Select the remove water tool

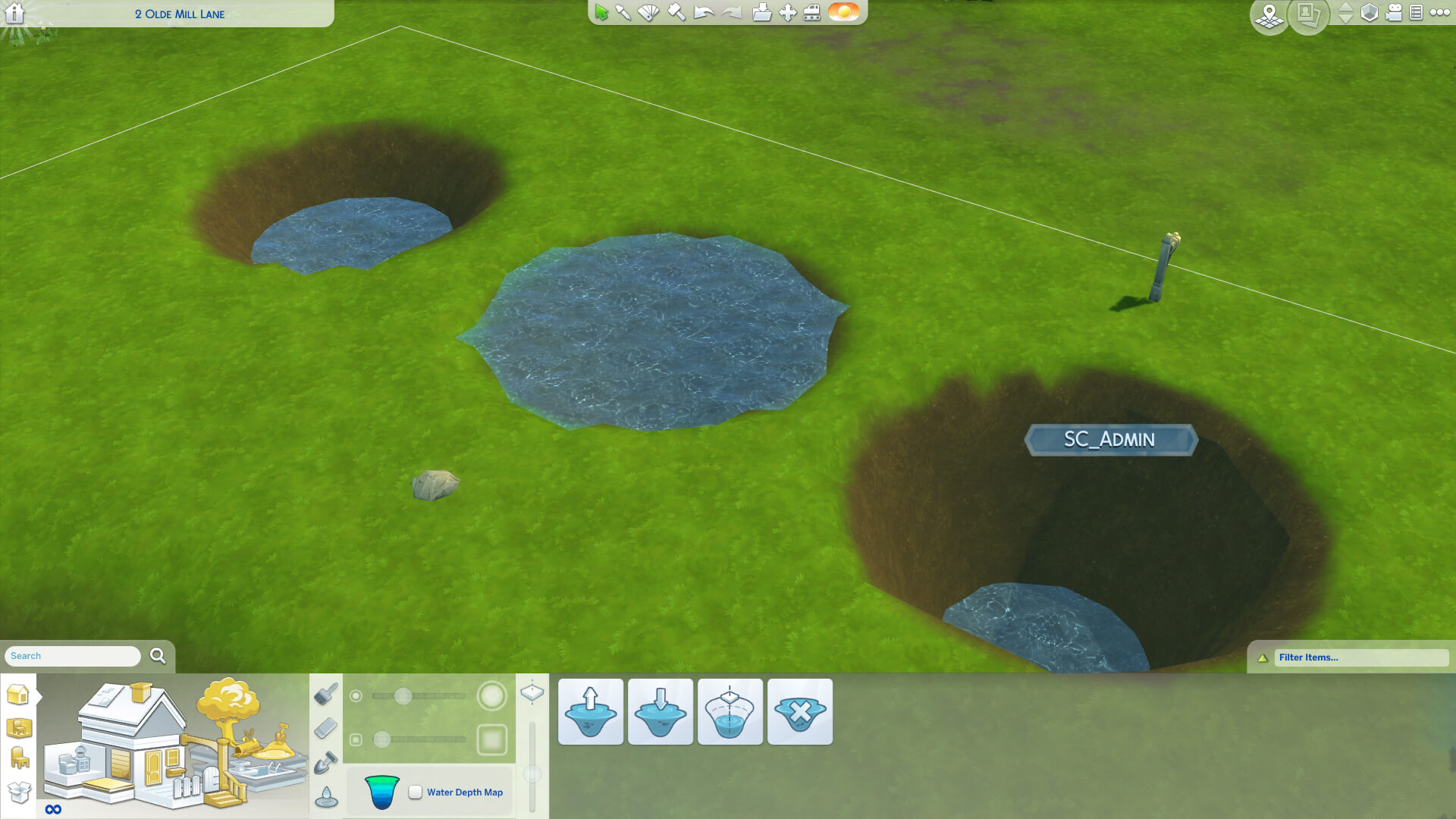pyautogui.click(x=800, y=711)
